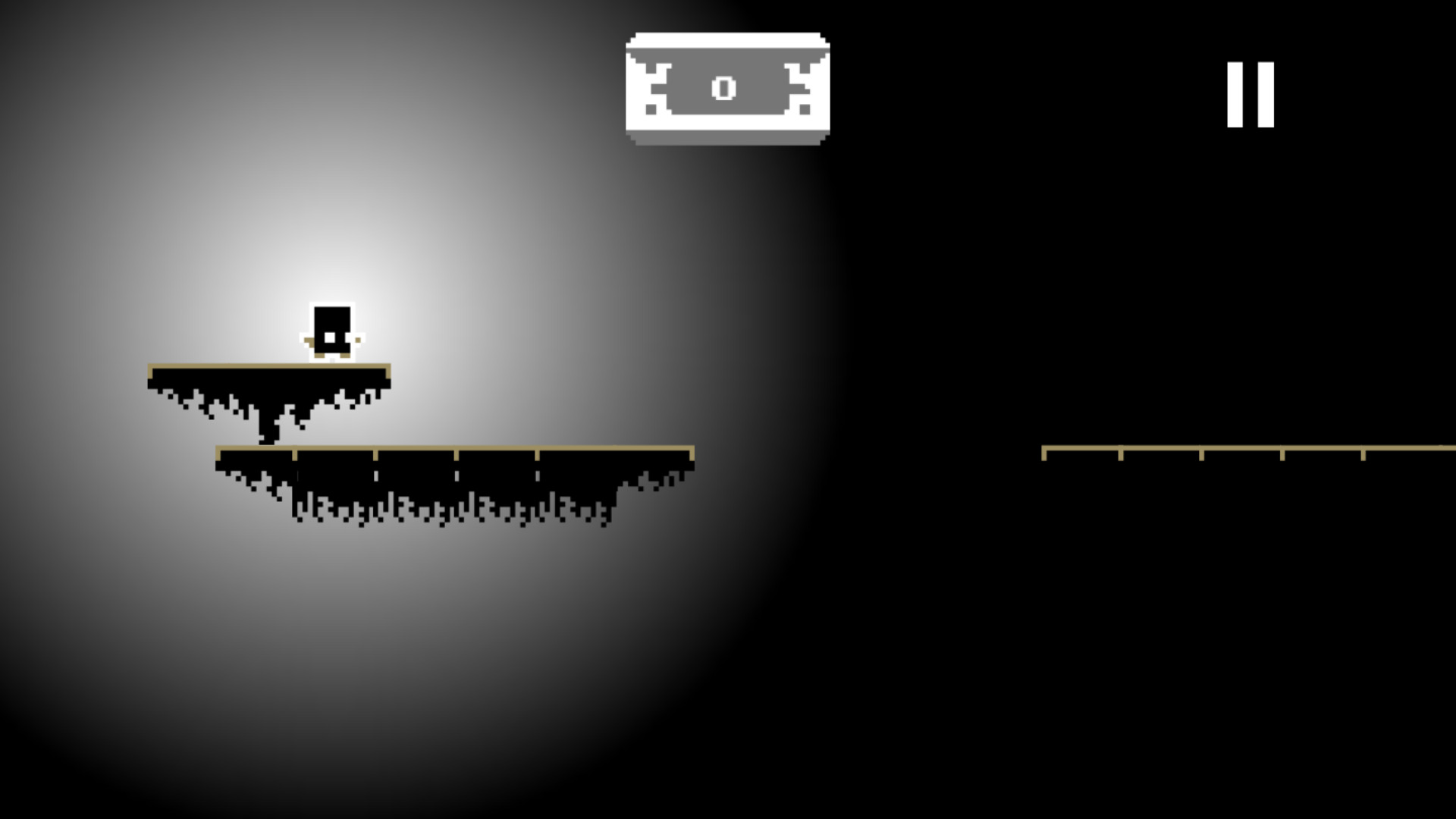
Task: Click the character's white eye
Action: coord(330,337)
